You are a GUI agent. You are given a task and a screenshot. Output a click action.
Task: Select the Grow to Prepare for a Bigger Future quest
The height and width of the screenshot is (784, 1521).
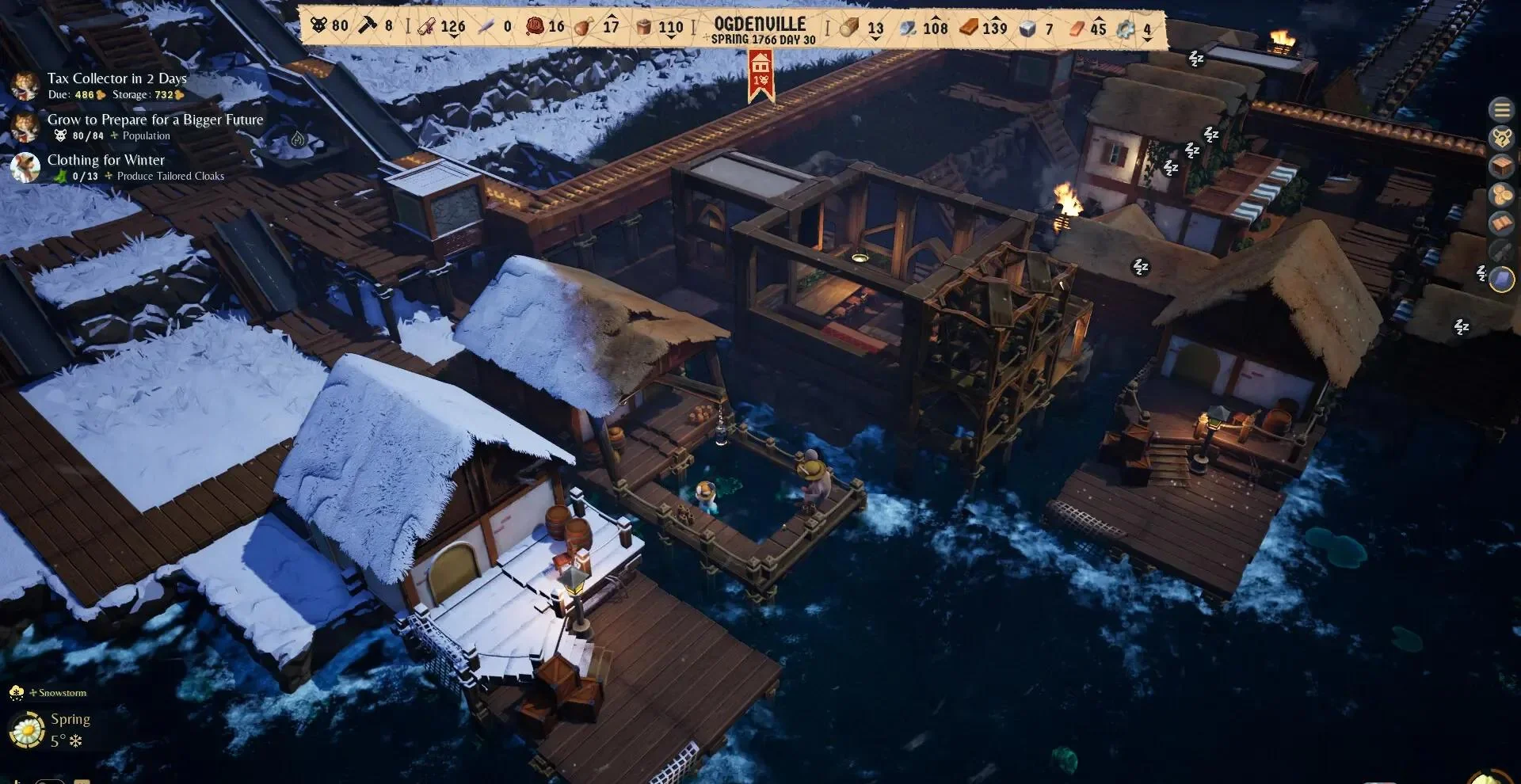(154, 120)
